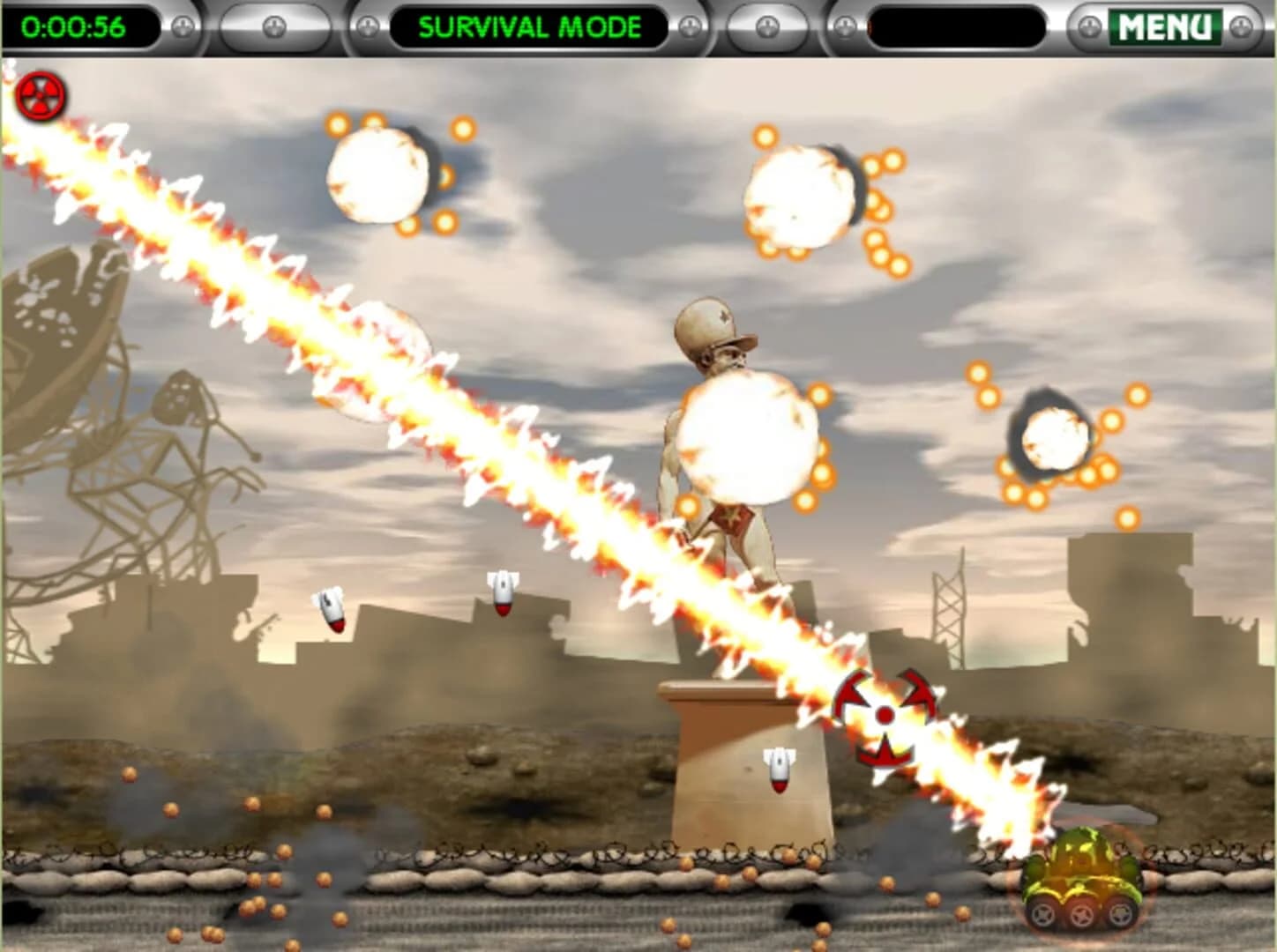Click the SURVIVAL MODE display panel
This screenshot has height=952, width=1277.
(529, 26)
